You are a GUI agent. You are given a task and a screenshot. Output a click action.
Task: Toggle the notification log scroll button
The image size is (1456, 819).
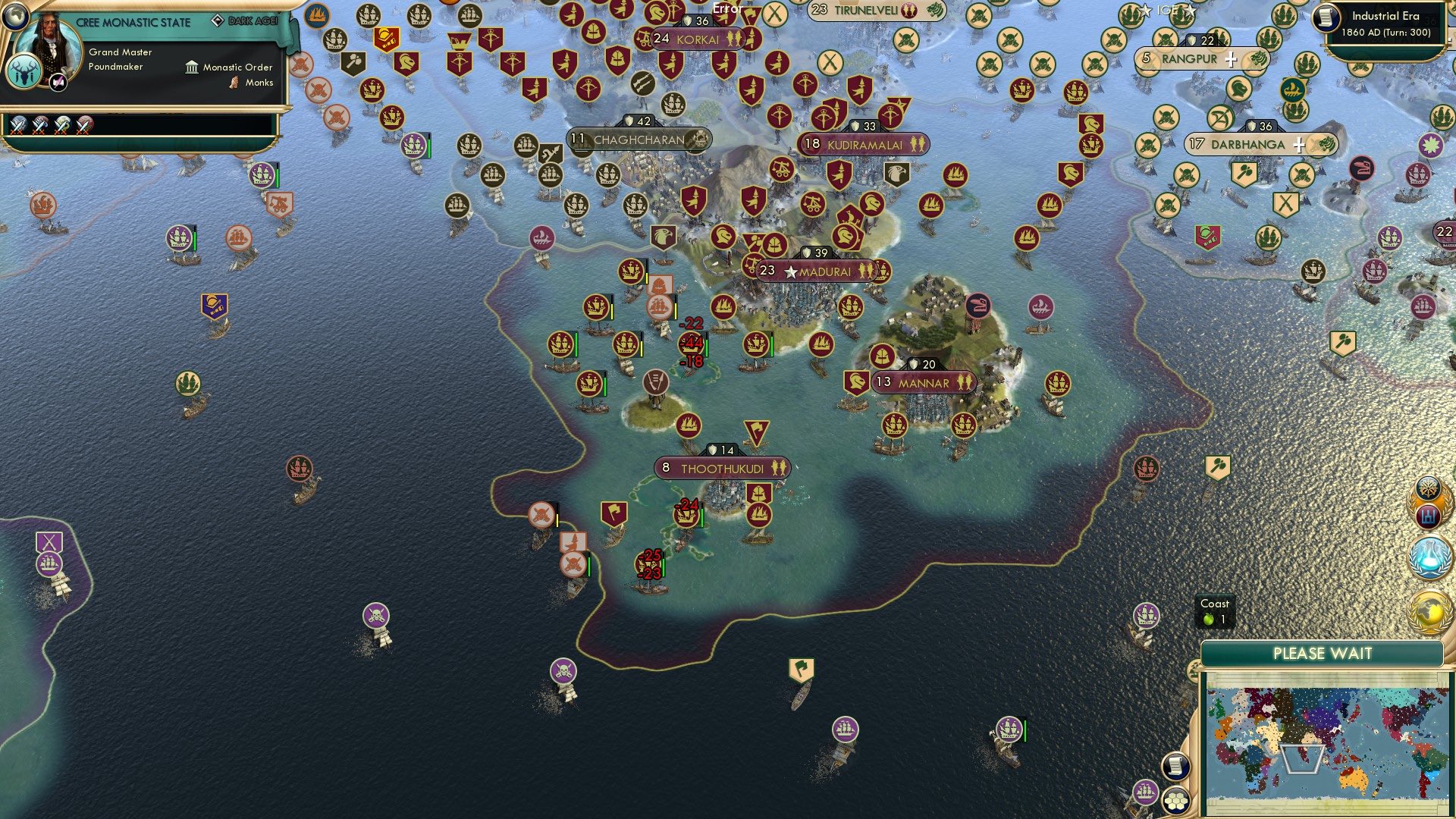point(1175,767)
